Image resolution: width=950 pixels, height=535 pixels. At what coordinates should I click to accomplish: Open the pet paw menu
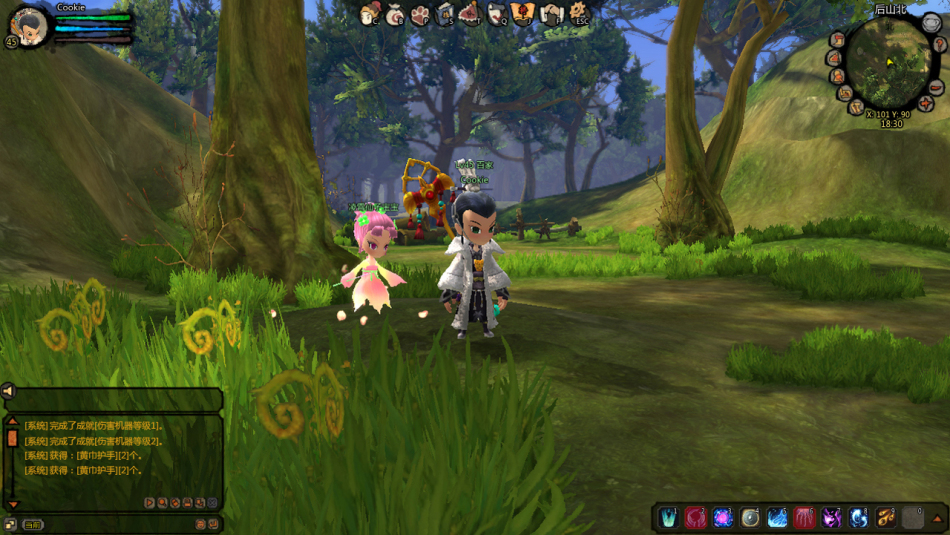420,14
